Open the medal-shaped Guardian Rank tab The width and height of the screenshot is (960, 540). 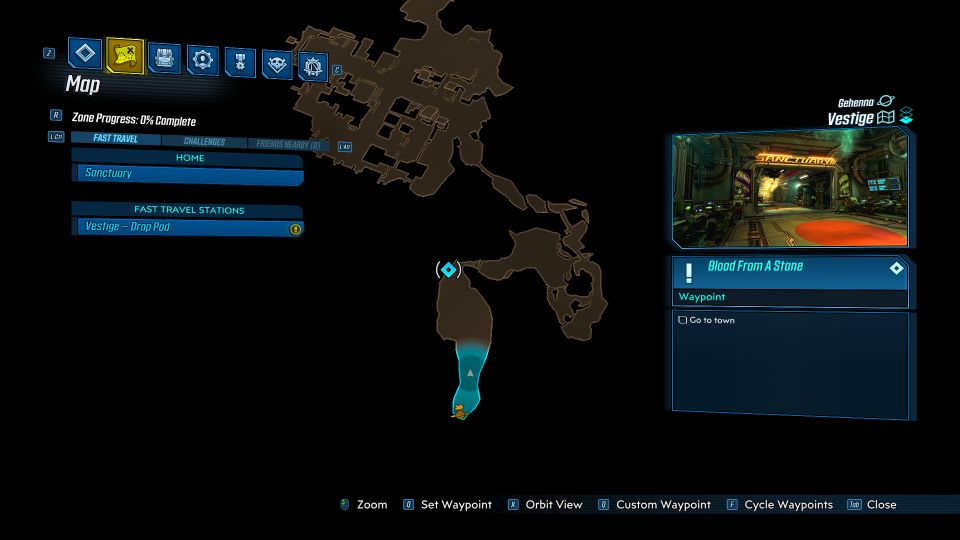coord(240,62)
